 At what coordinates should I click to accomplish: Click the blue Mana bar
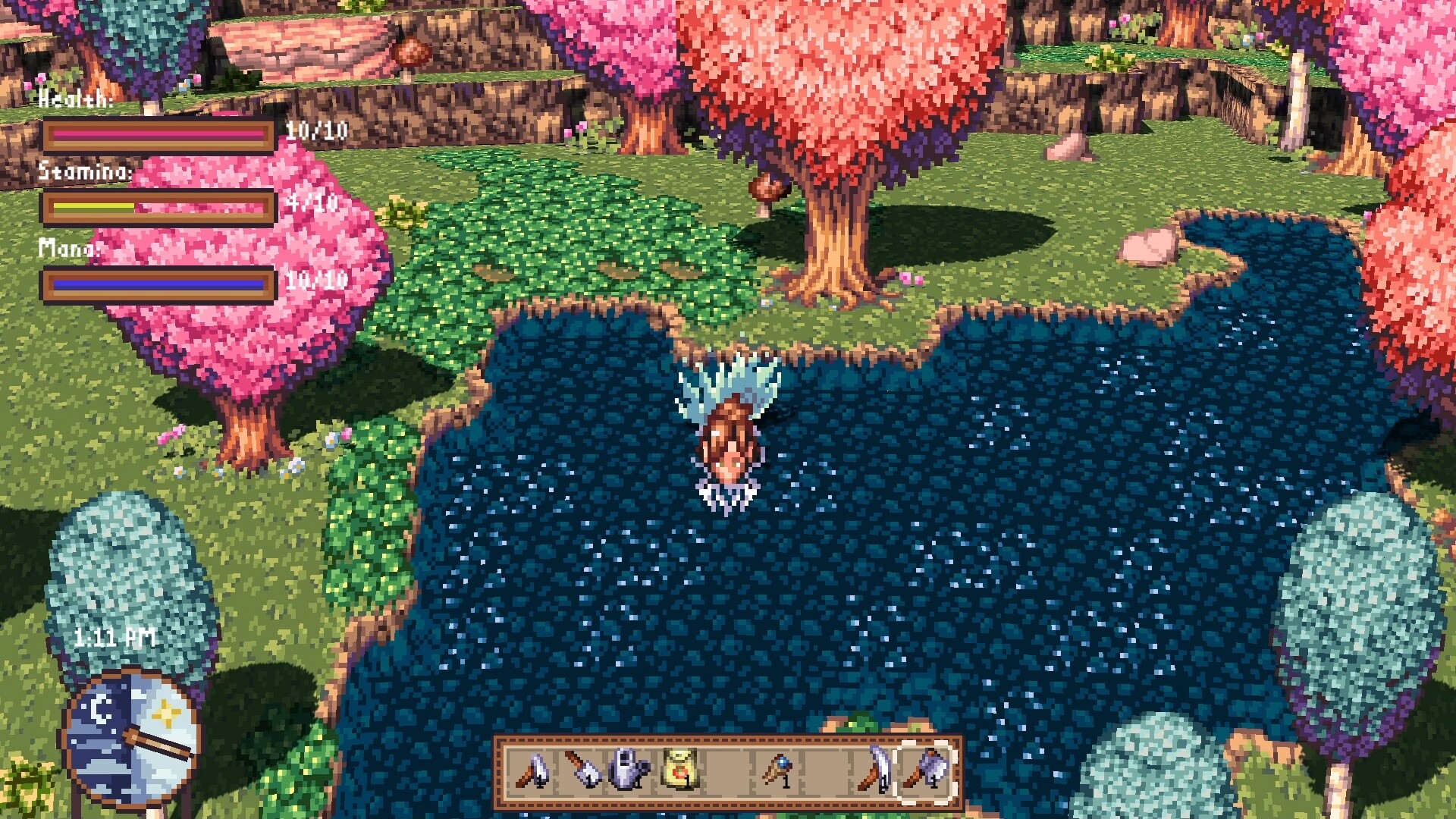pos(159,284)
